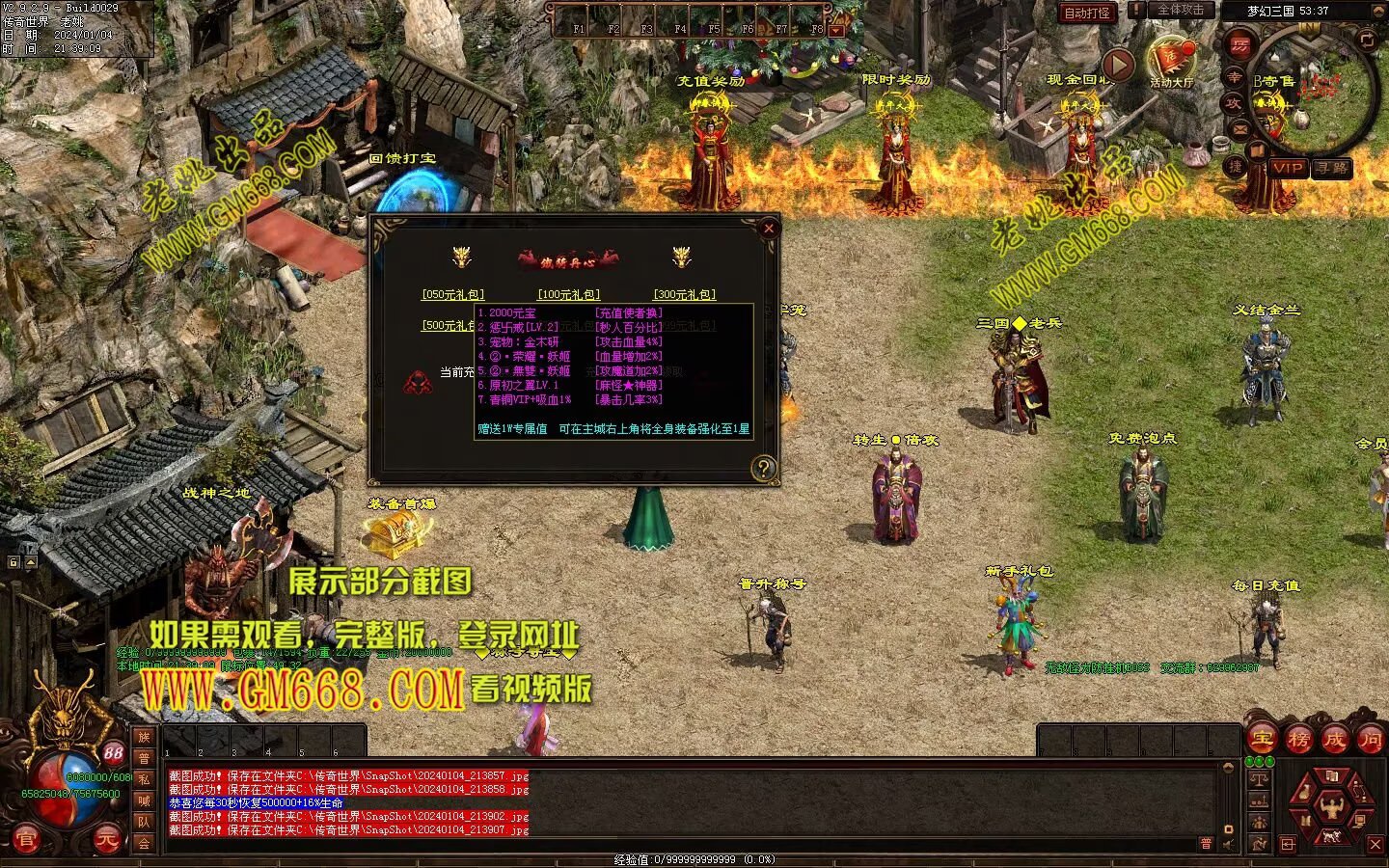Open the 300元礼包 gift pack link

685,295
